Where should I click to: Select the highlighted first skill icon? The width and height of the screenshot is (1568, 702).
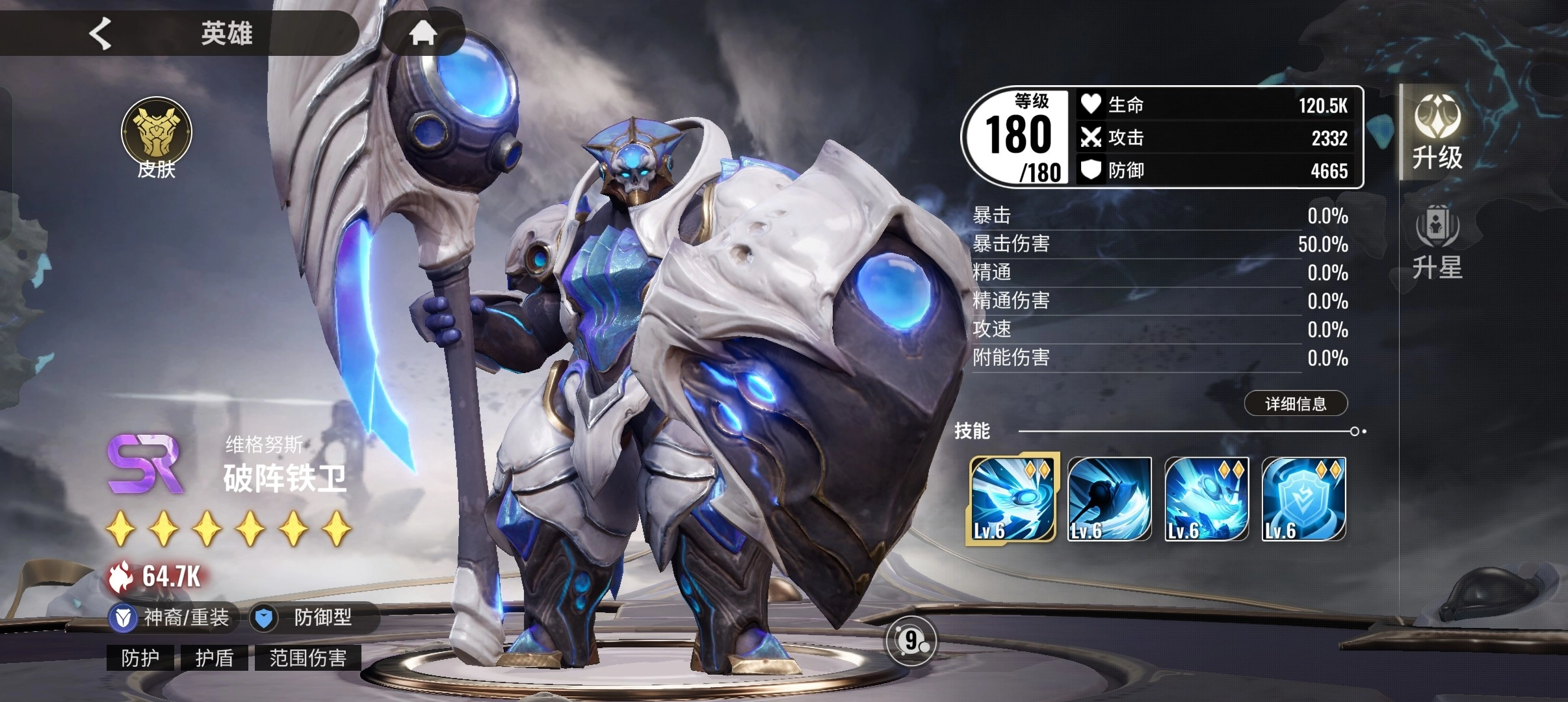coord(1012,499)
